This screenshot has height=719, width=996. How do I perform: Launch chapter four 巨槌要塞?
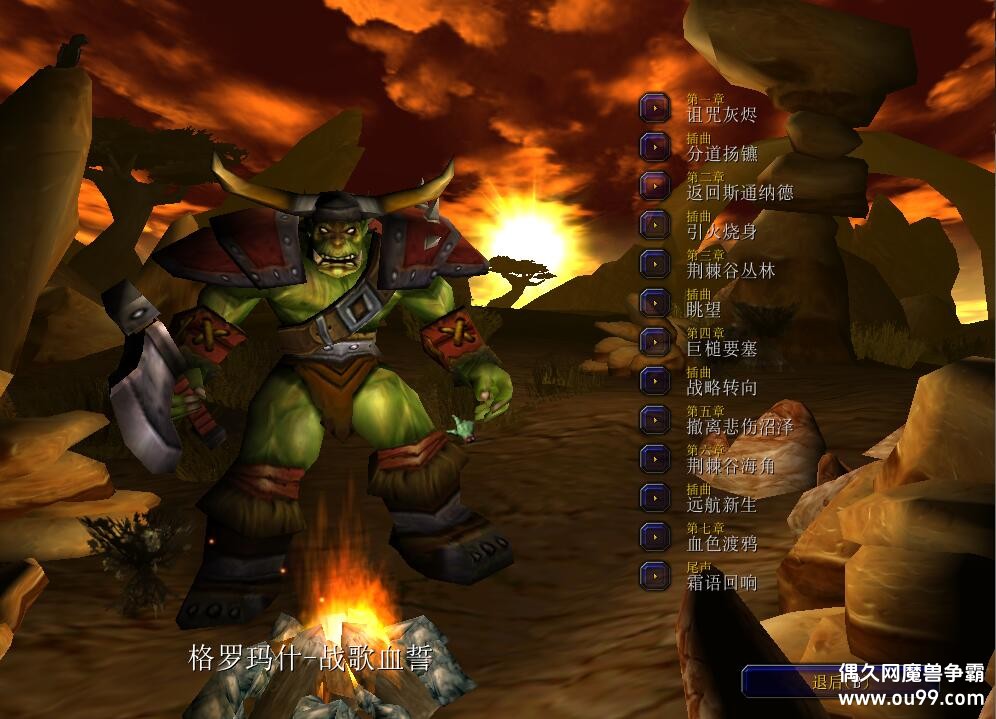tap(655, 342)
